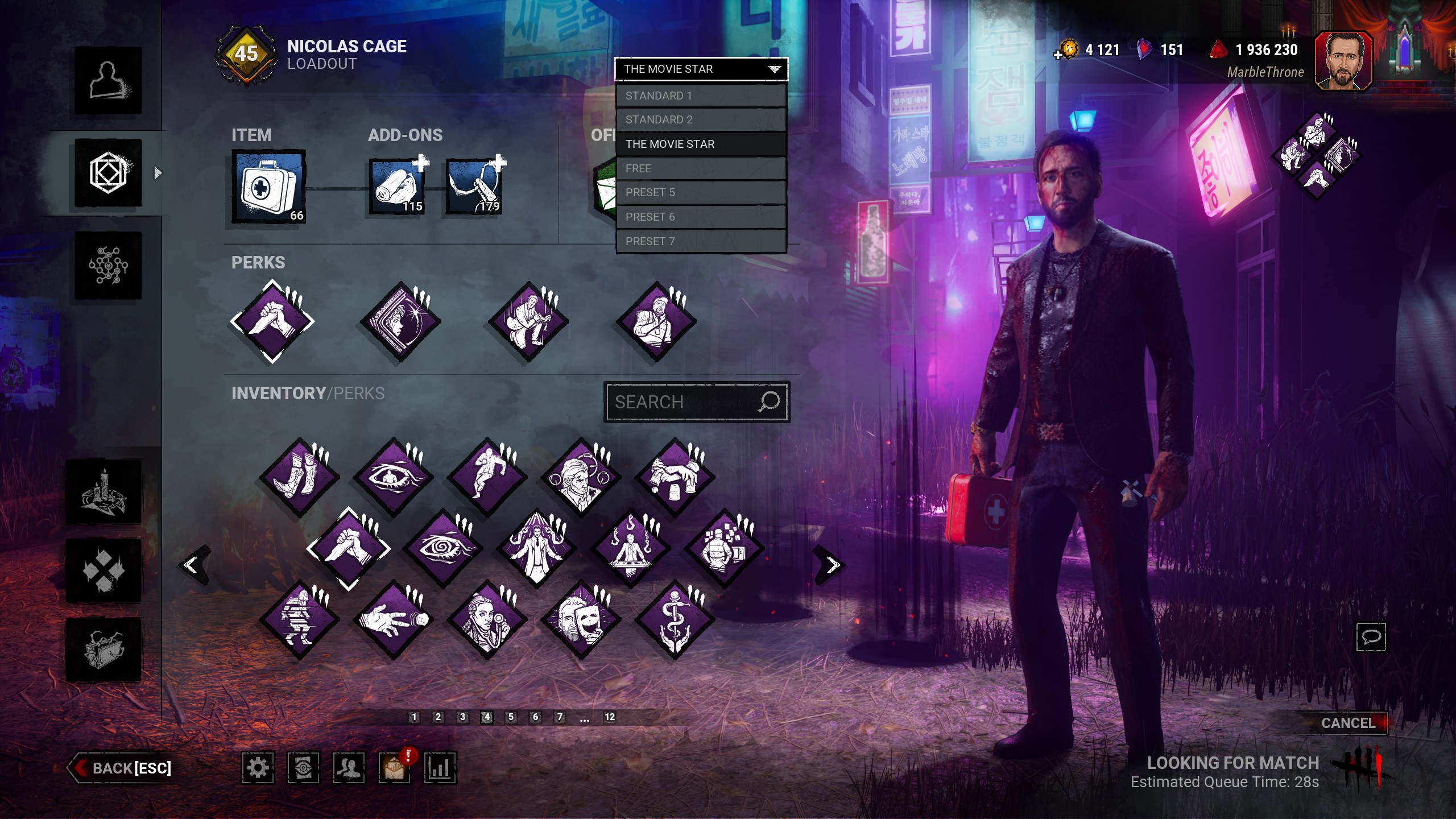Open the settings gear menu
The width and height of the screenshot is (1456, 819).
258,768
